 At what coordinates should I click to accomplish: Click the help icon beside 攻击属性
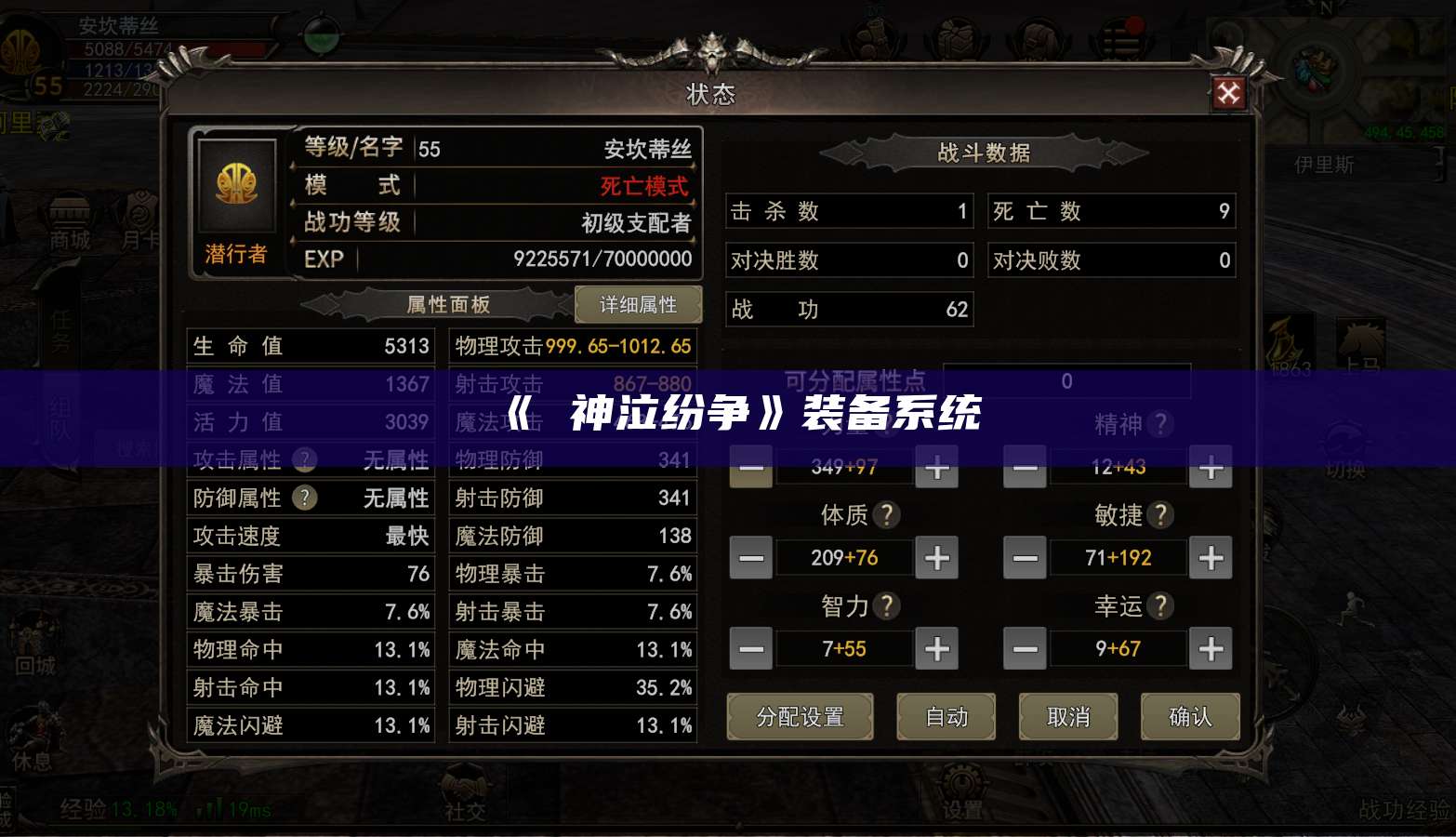click(304, 459)
